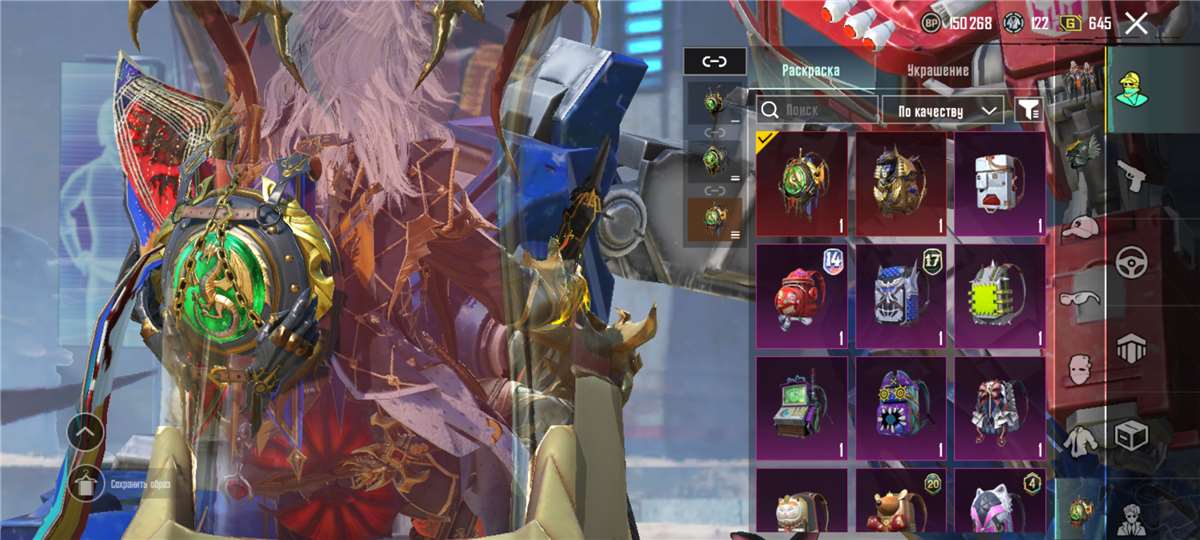Click the Поиск search field
Image resolution: width=1200 pixels, height=540 pixels.
pos(815,109)
